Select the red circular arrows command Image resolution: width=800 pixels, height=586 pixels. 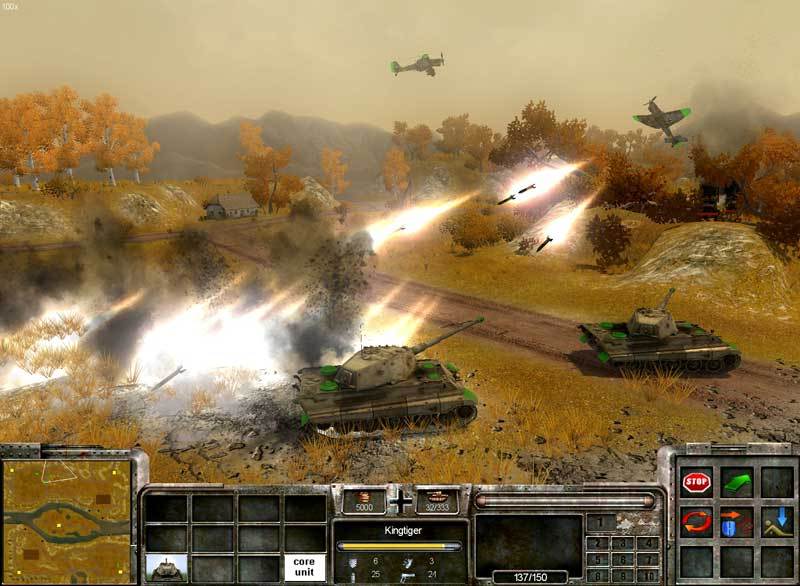point(696,521)
